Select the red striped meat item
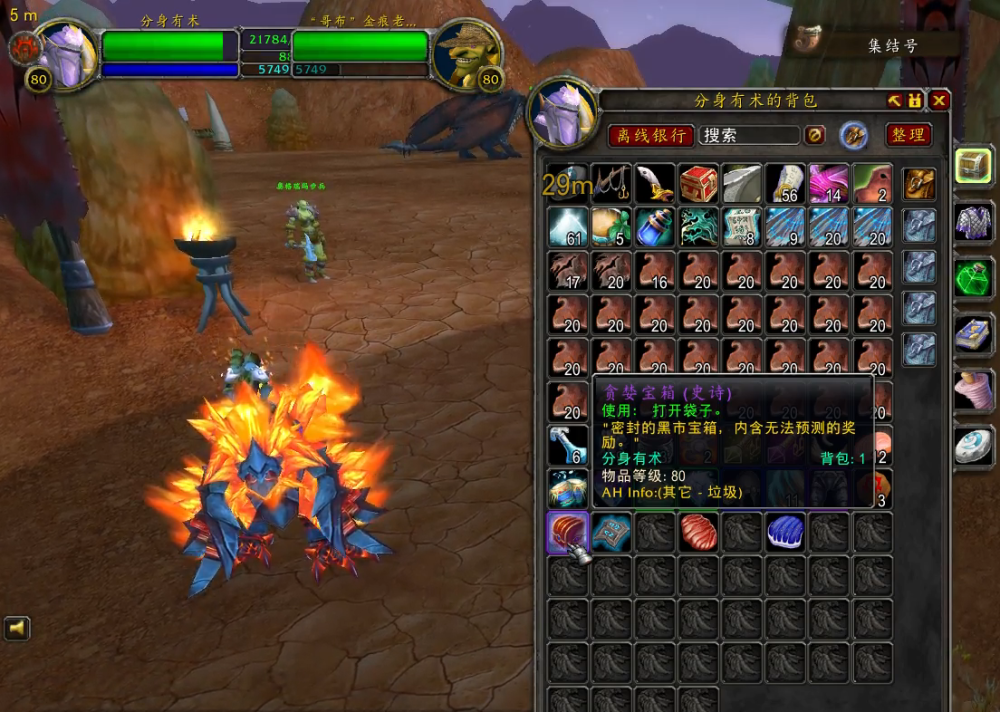1000x712 pixels. pos(698,532)
